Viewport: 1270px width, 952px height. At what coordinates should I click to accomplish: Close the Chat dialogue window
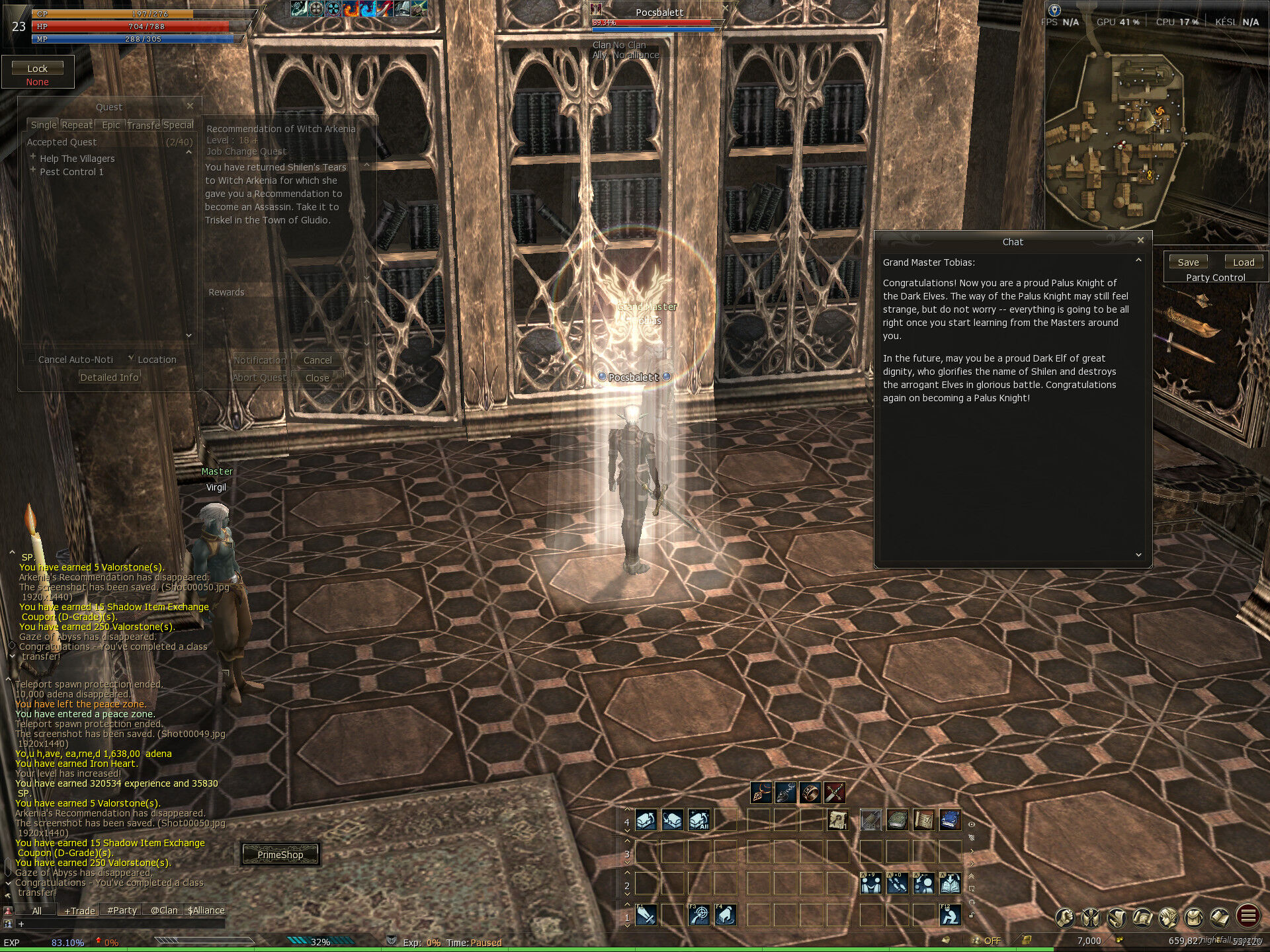click(1140, 241)
